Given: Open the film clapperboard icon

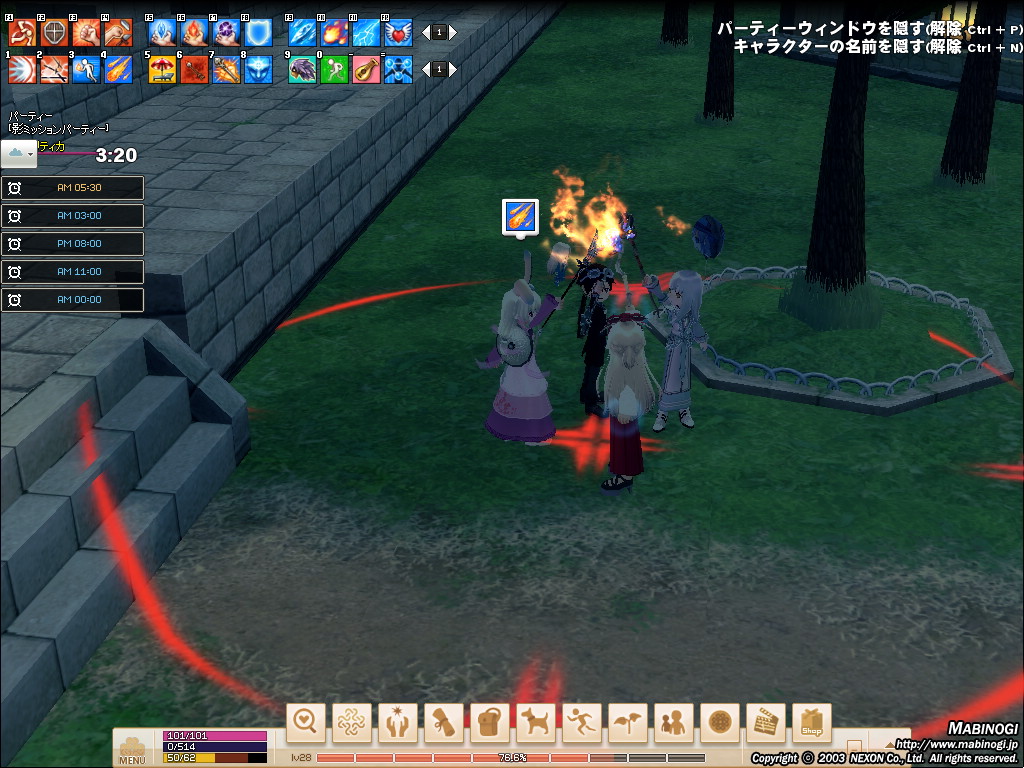Looking at the screenshot, I should (766, 722).
